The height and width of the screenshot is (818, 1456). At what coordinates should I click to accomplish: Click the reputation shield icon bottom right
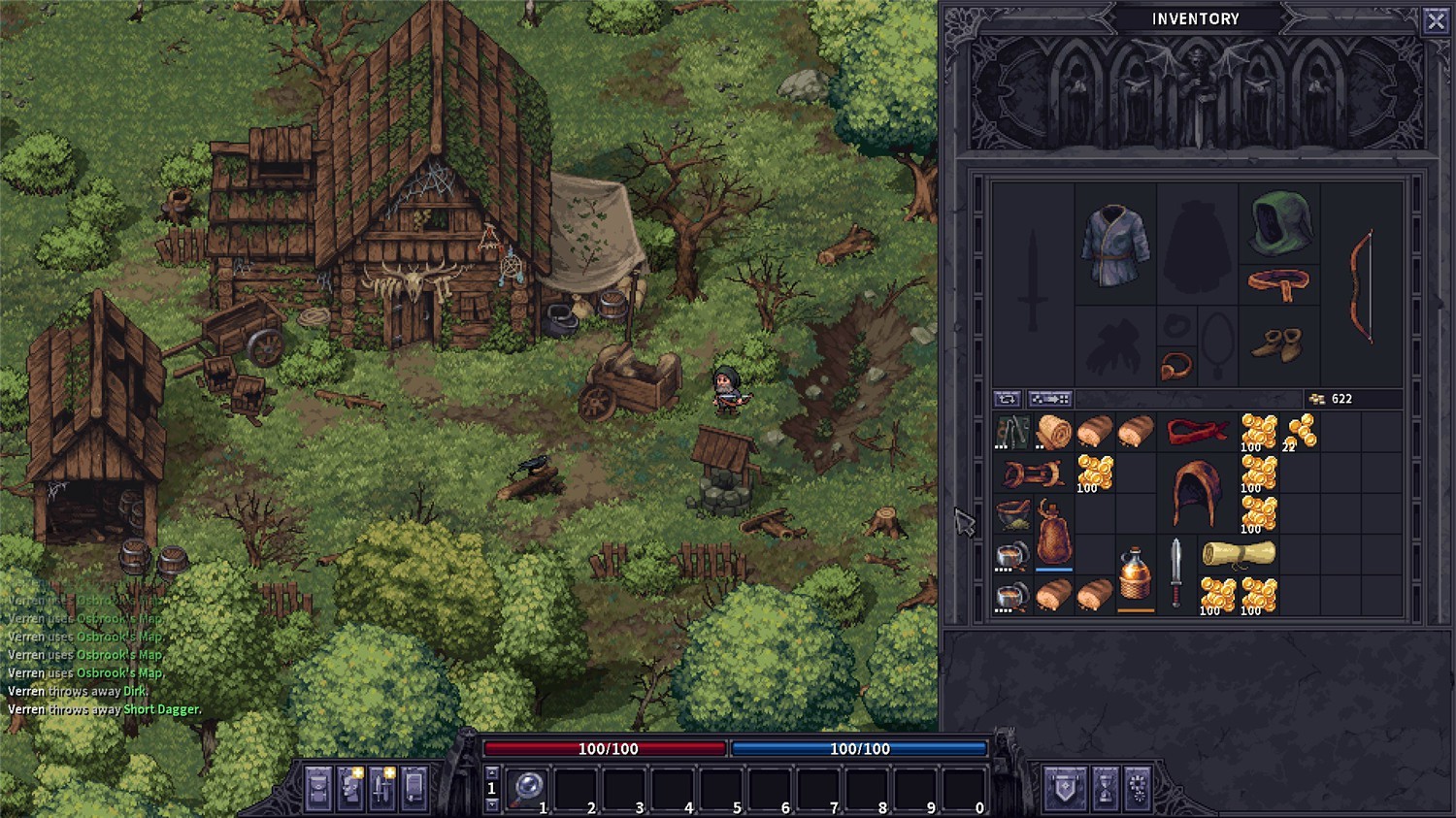[1065, 788]
